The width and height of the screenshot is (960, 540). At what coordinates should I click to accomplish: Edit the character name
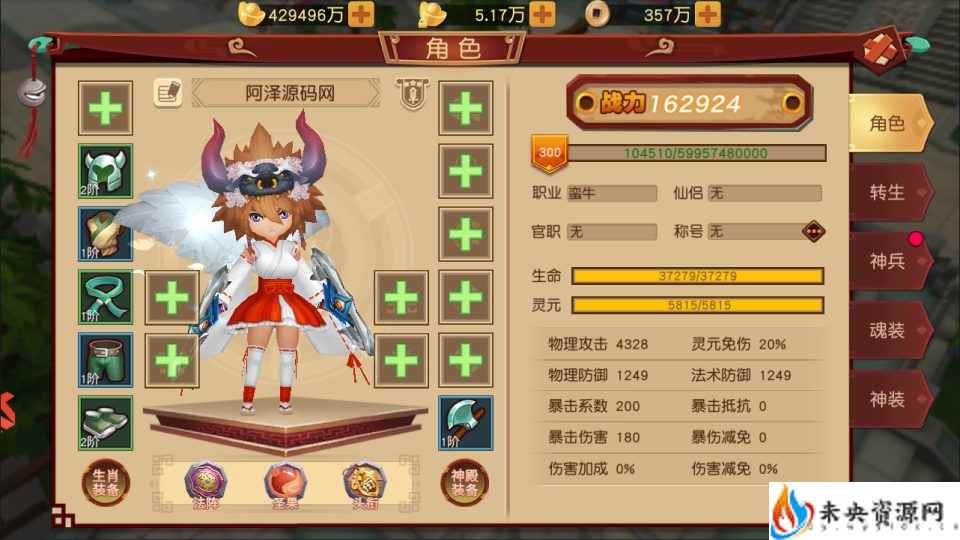point(167,93)
